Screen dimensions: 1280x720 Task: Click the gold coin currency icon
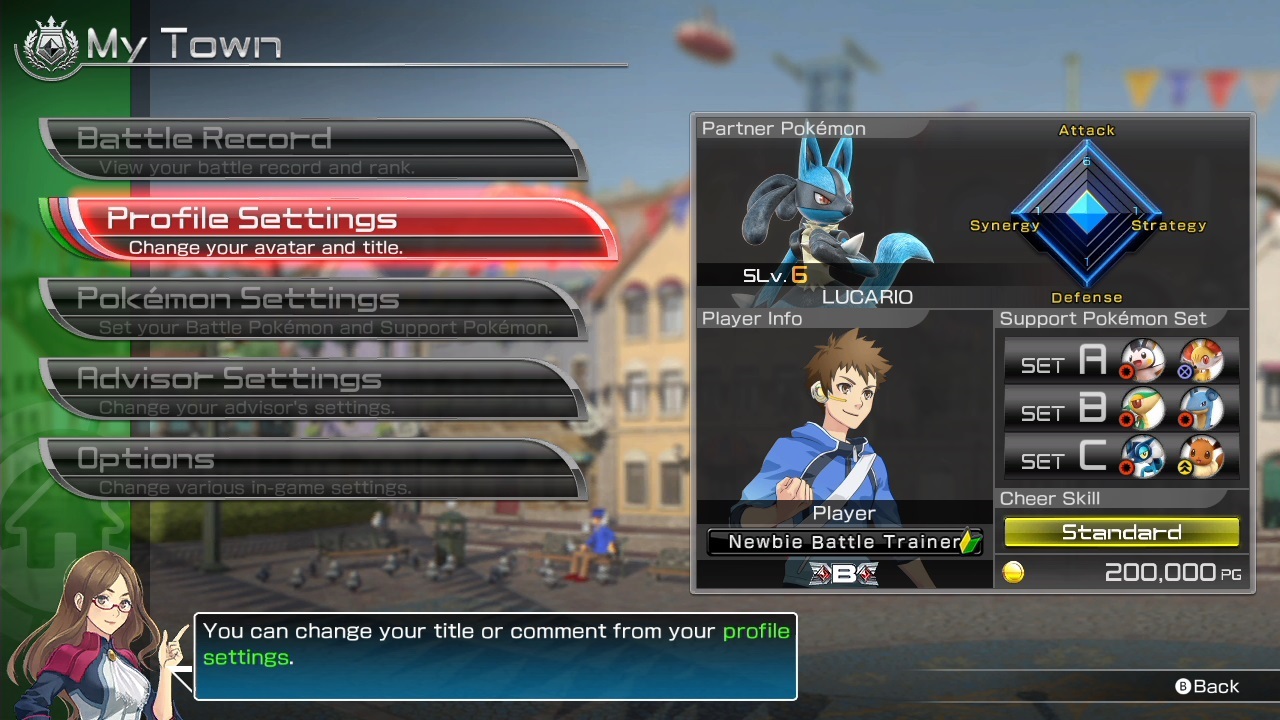point(1014,572)
